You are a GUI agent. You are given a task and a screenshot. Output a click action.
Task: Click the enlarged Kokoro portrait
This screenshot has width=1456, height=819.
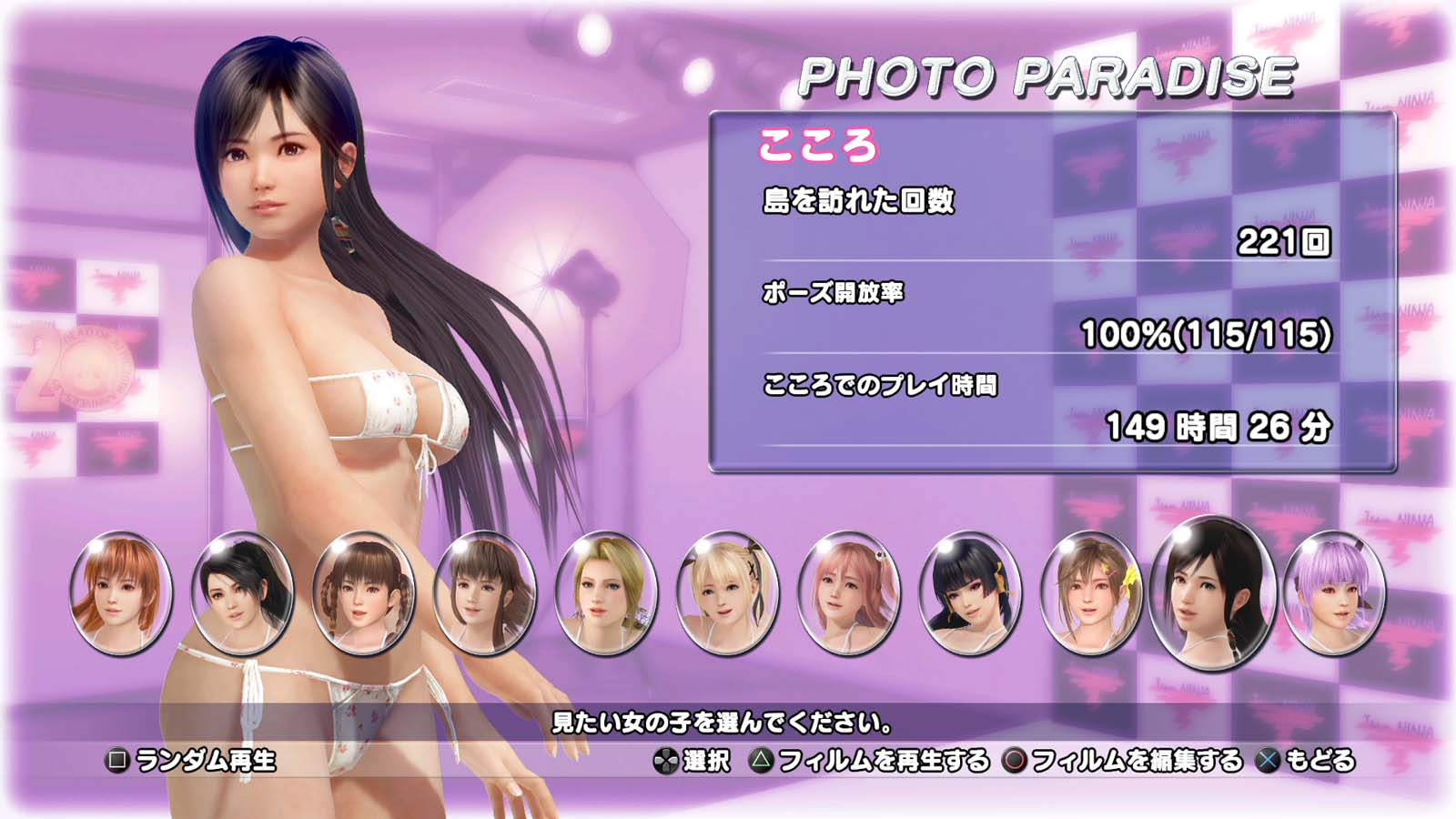pyautogui.click(x=1211, y=591)
